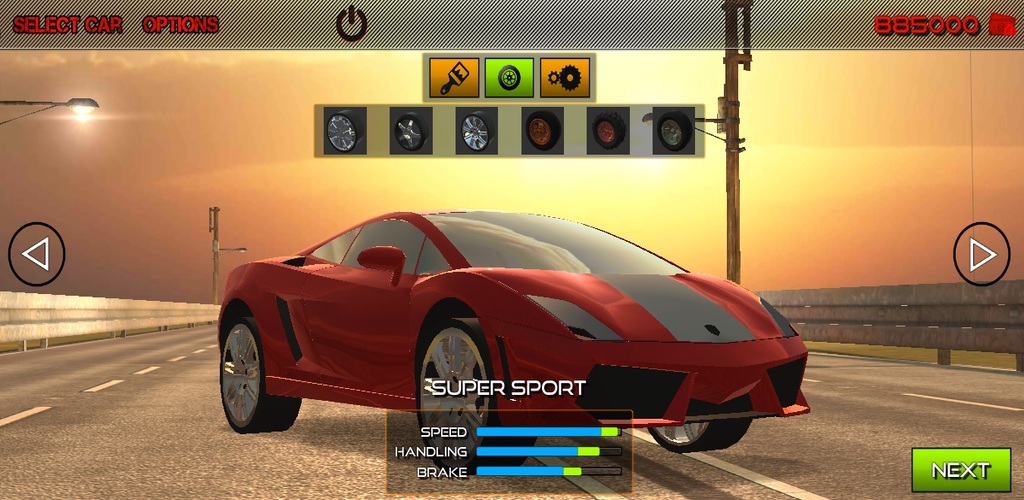
Task: Pick the five-spoke star wheel
Action: (410, 131)
